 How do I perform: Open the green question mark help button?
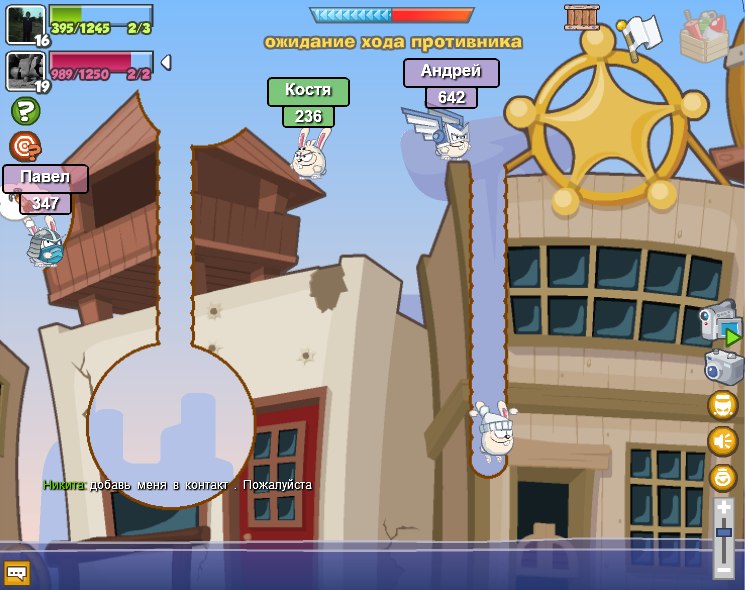pyautogui.click(x=25, y=111)
